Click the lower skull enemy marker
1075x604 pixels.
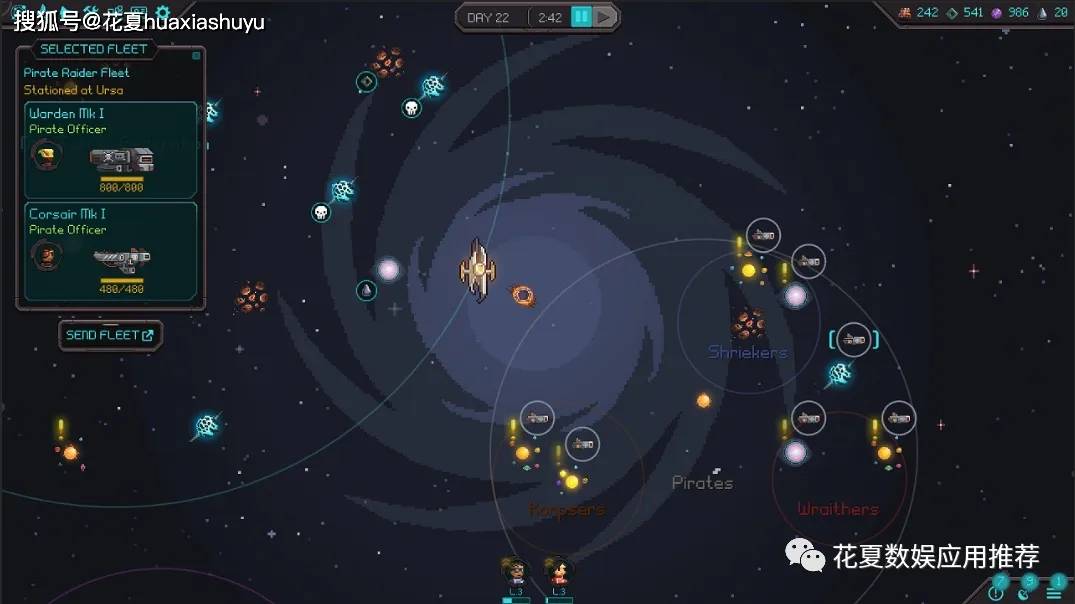coord(320,212)
